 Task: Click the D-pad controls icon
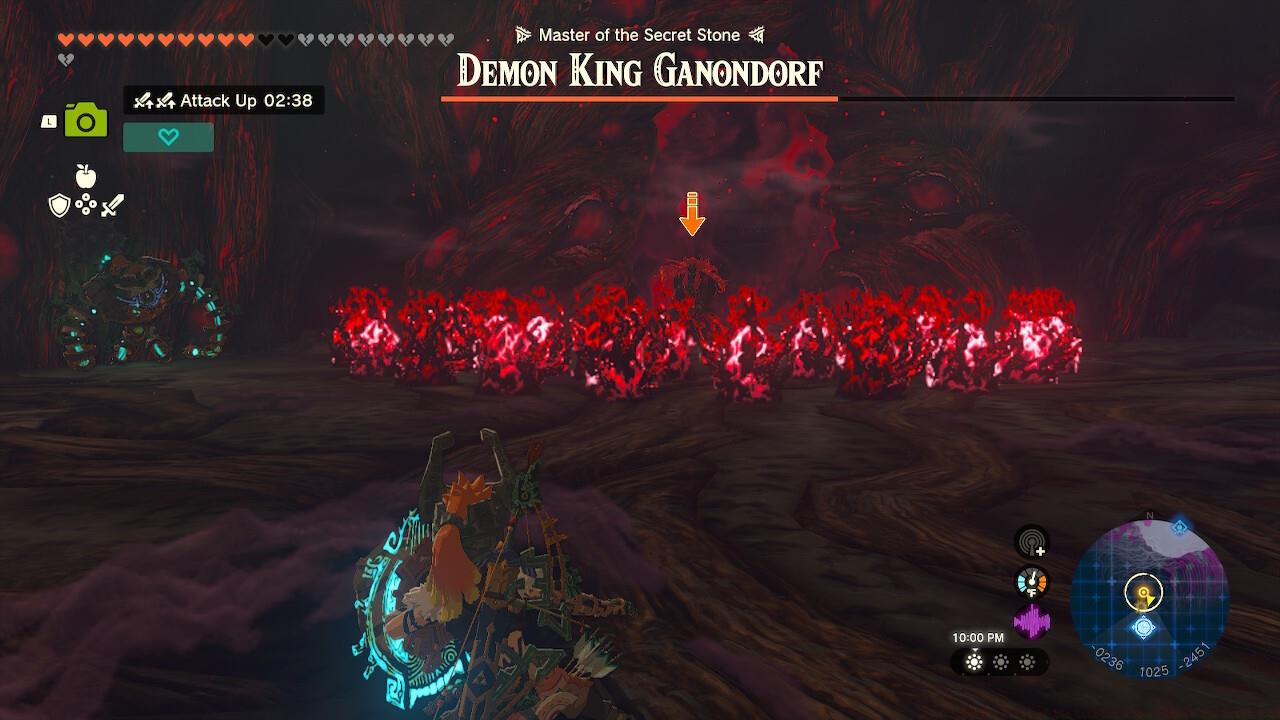coord(86,204)
